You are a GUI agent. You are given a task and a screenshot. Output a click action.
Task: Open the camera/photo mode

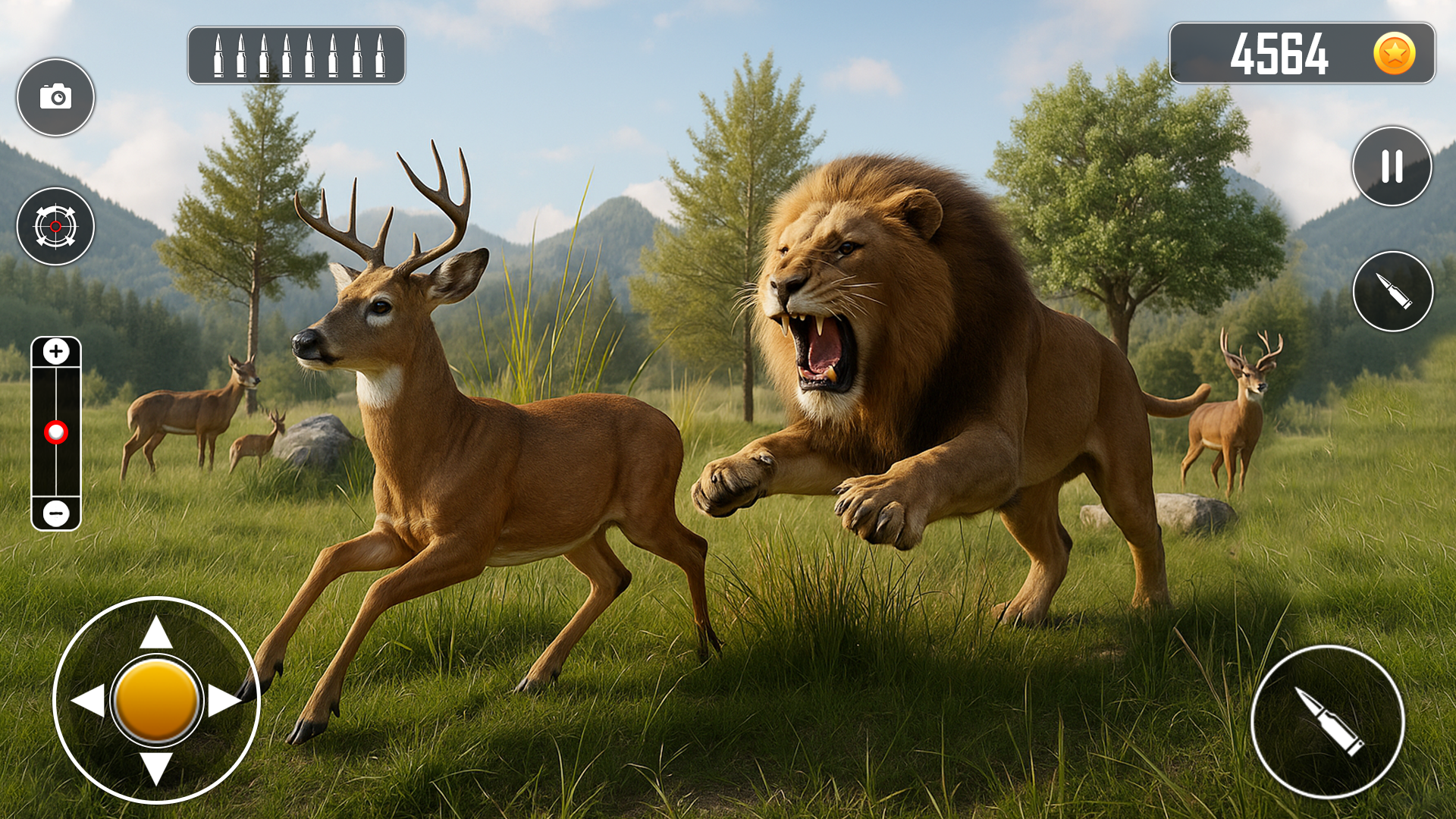point(55,97)
